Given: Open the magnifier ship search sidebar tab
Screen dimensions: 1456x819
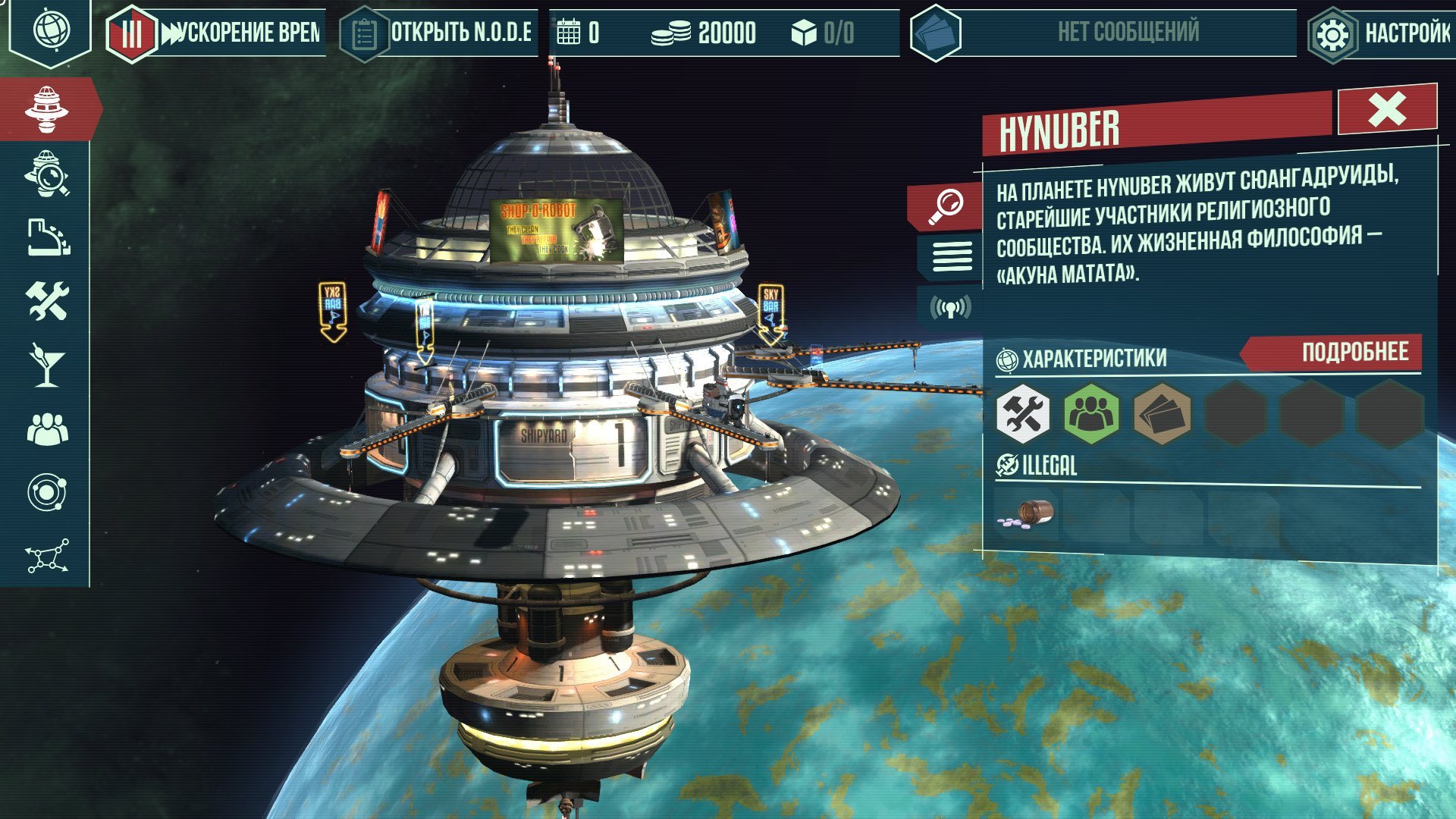Looking at the screenshot, I should click(x=47, y=174).
